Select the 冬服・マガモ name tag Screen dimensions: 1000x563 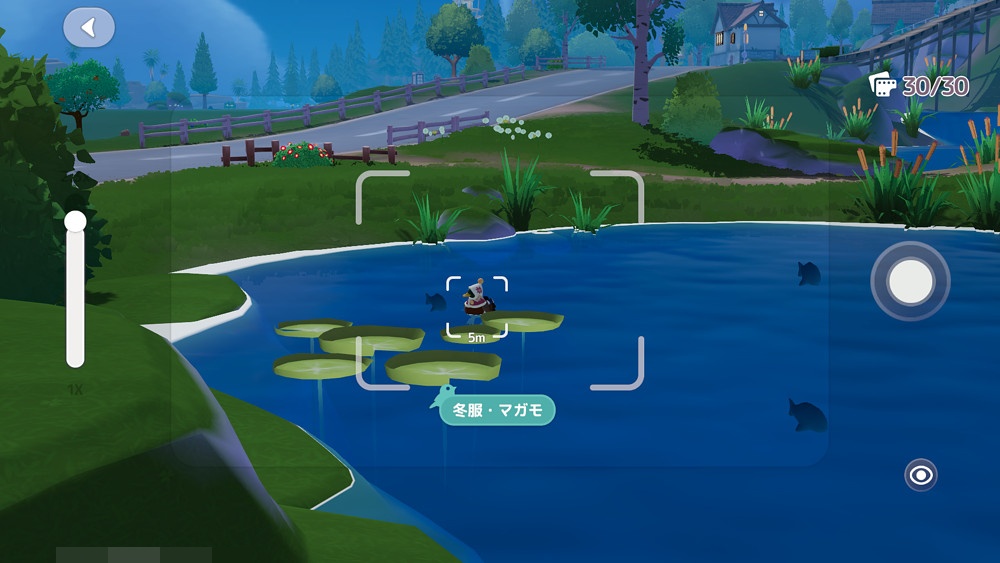coord(497,409)
